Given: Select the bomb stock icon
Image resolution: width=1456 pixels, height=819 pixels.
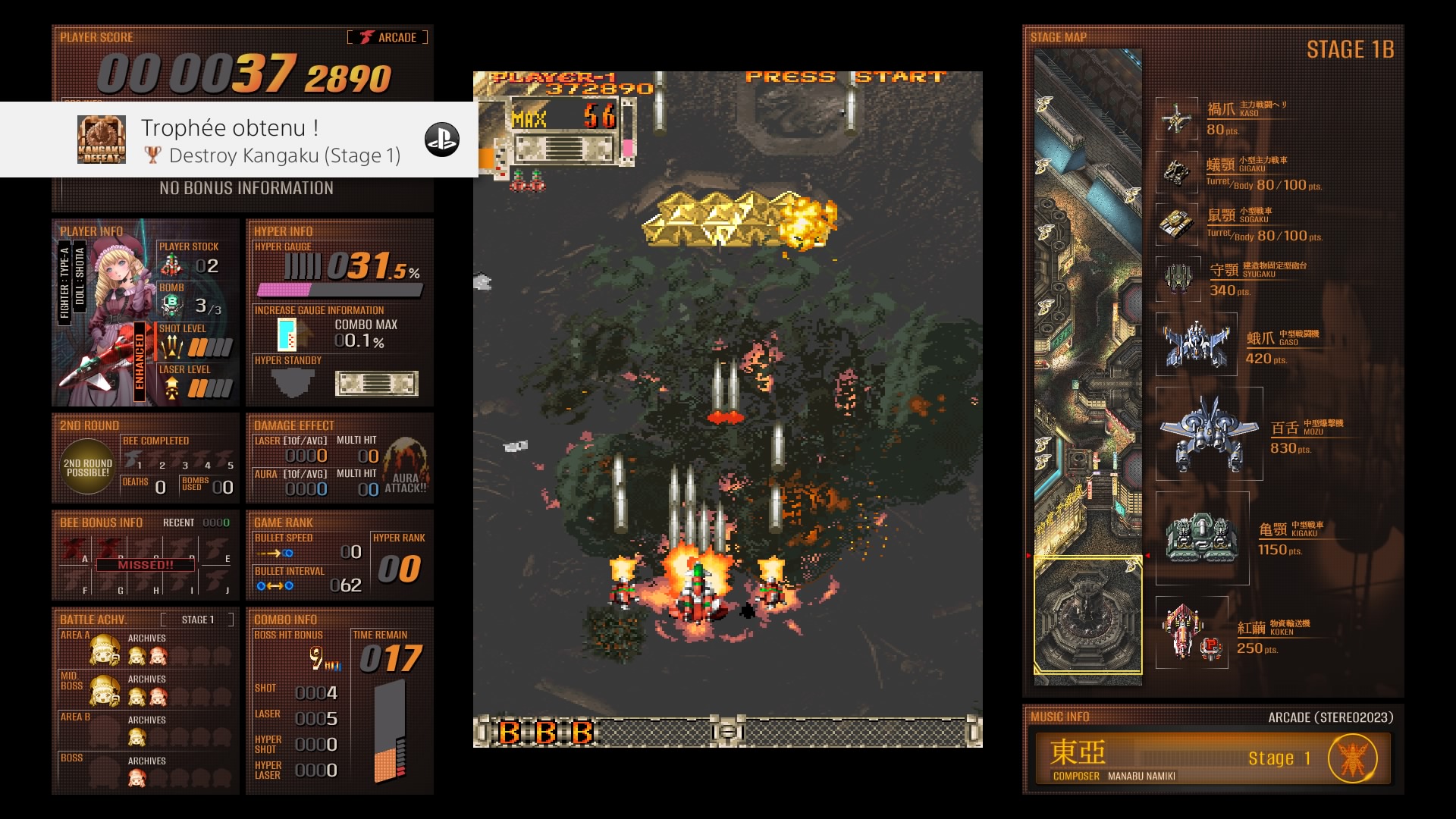Looking at the screenshot, I should pyautogui.click(x=171, y=305).
